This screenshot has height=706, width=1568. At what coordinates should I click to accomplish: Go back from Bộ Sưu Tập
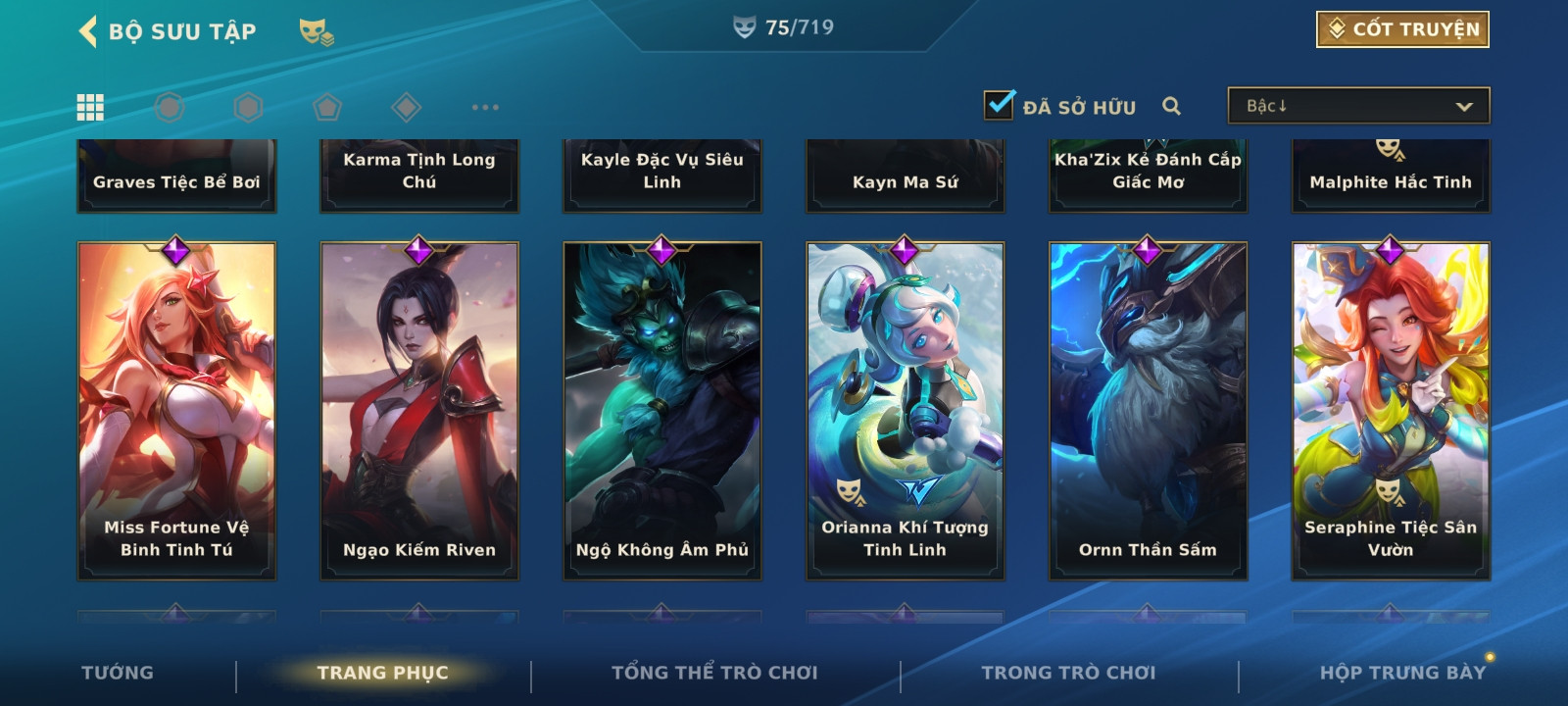[88, 31]
